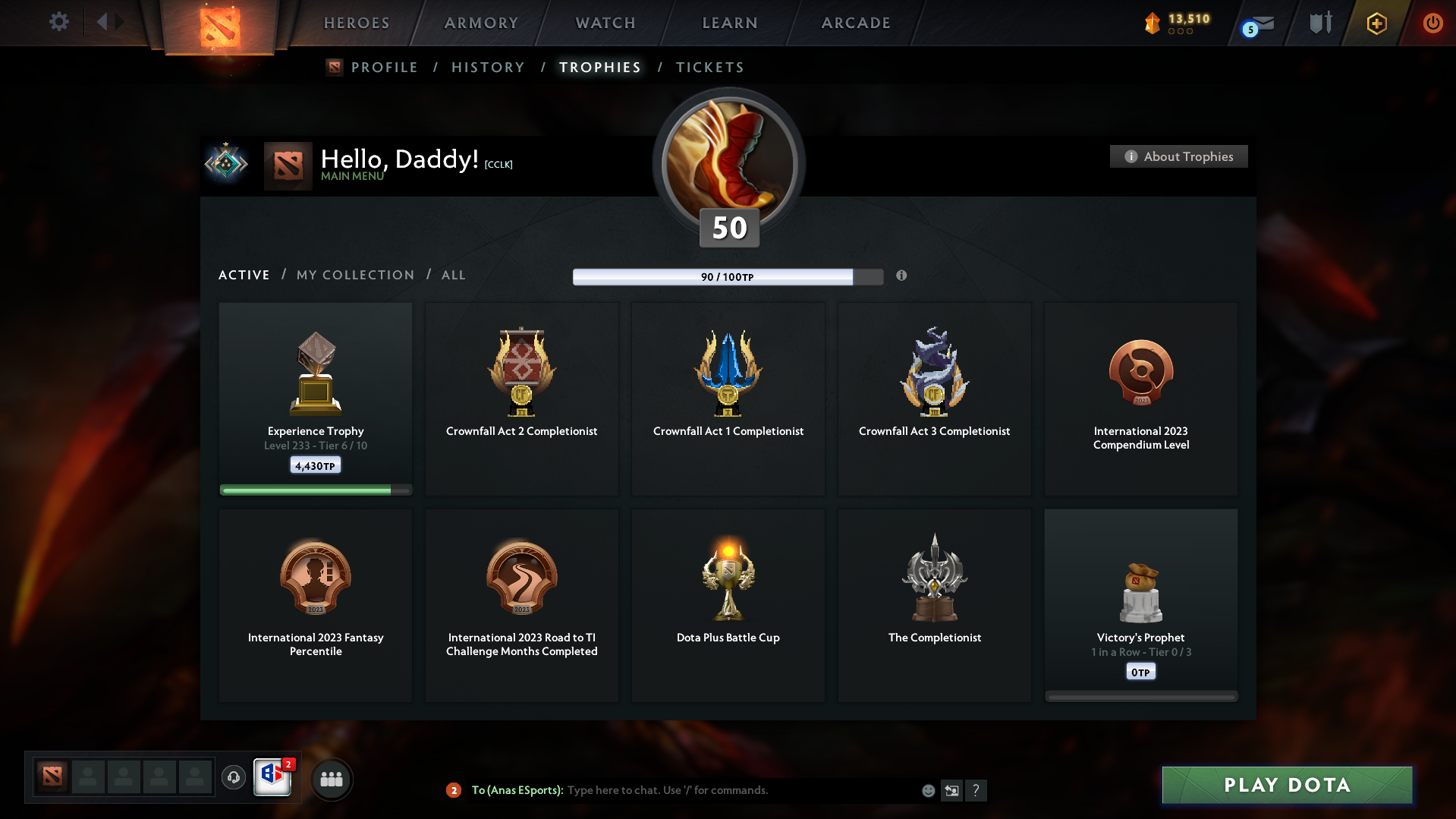
Task: Open the settings gear
Action: [58, 22]
